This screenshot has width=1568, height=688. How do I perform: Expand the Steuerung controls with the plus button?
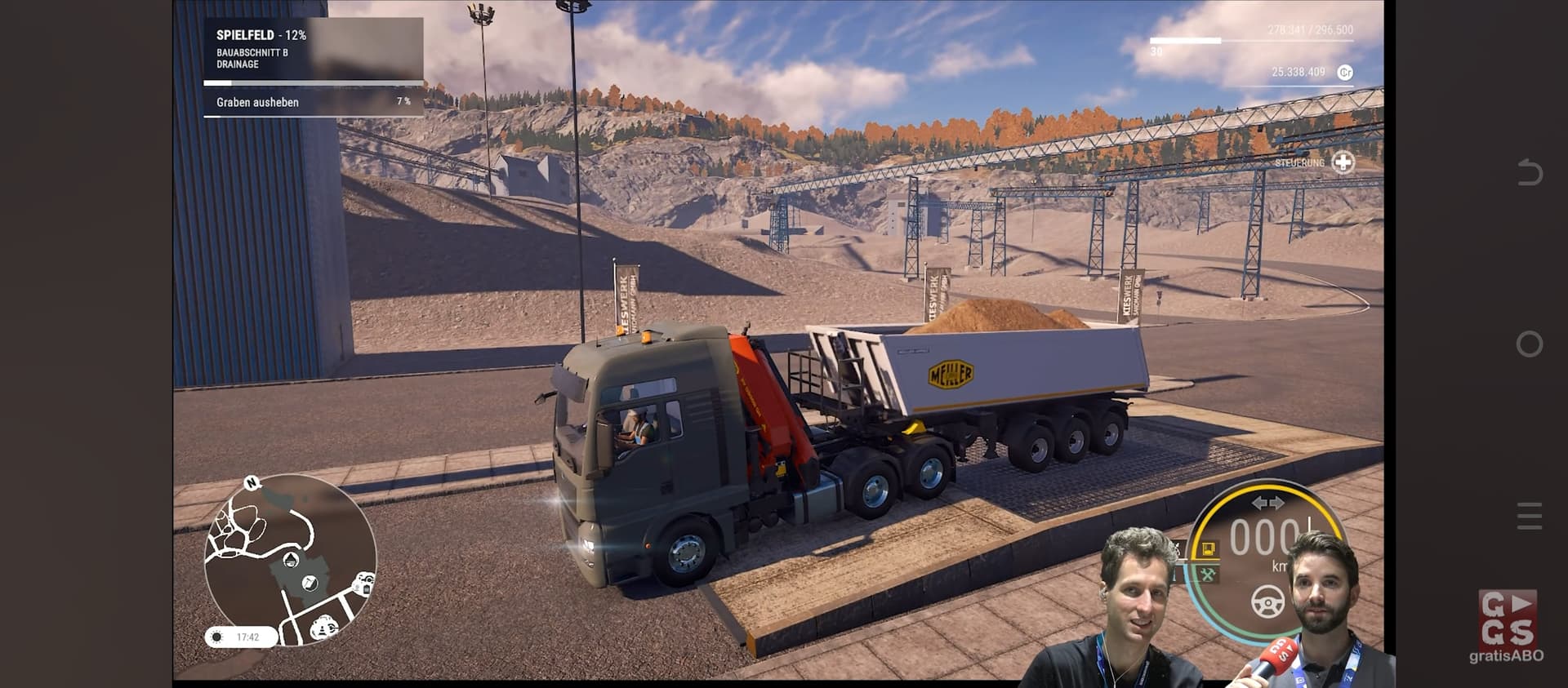click(x=1343, y=162)
